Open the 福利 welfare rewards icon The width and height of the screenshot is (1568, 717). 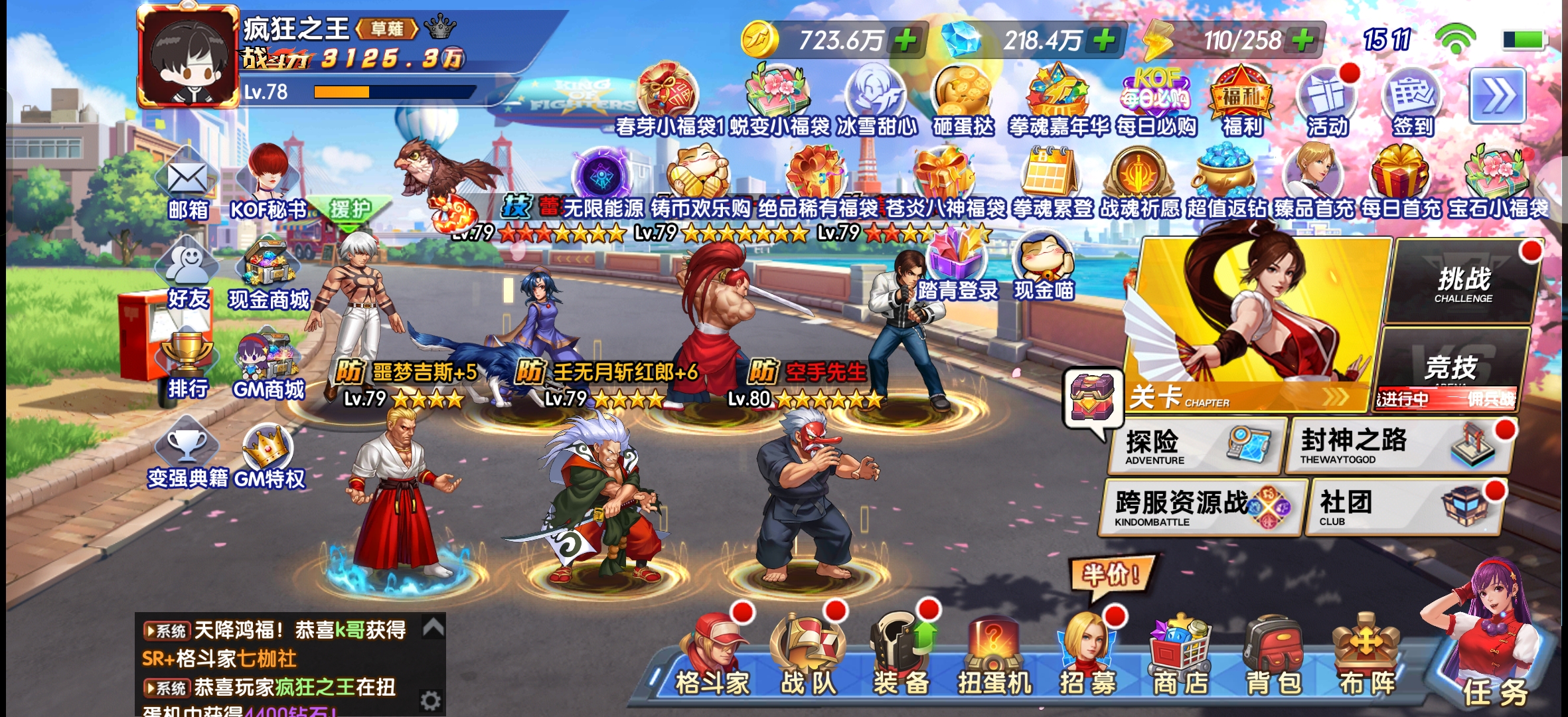pyautogui.click(x=1241, y=101)
